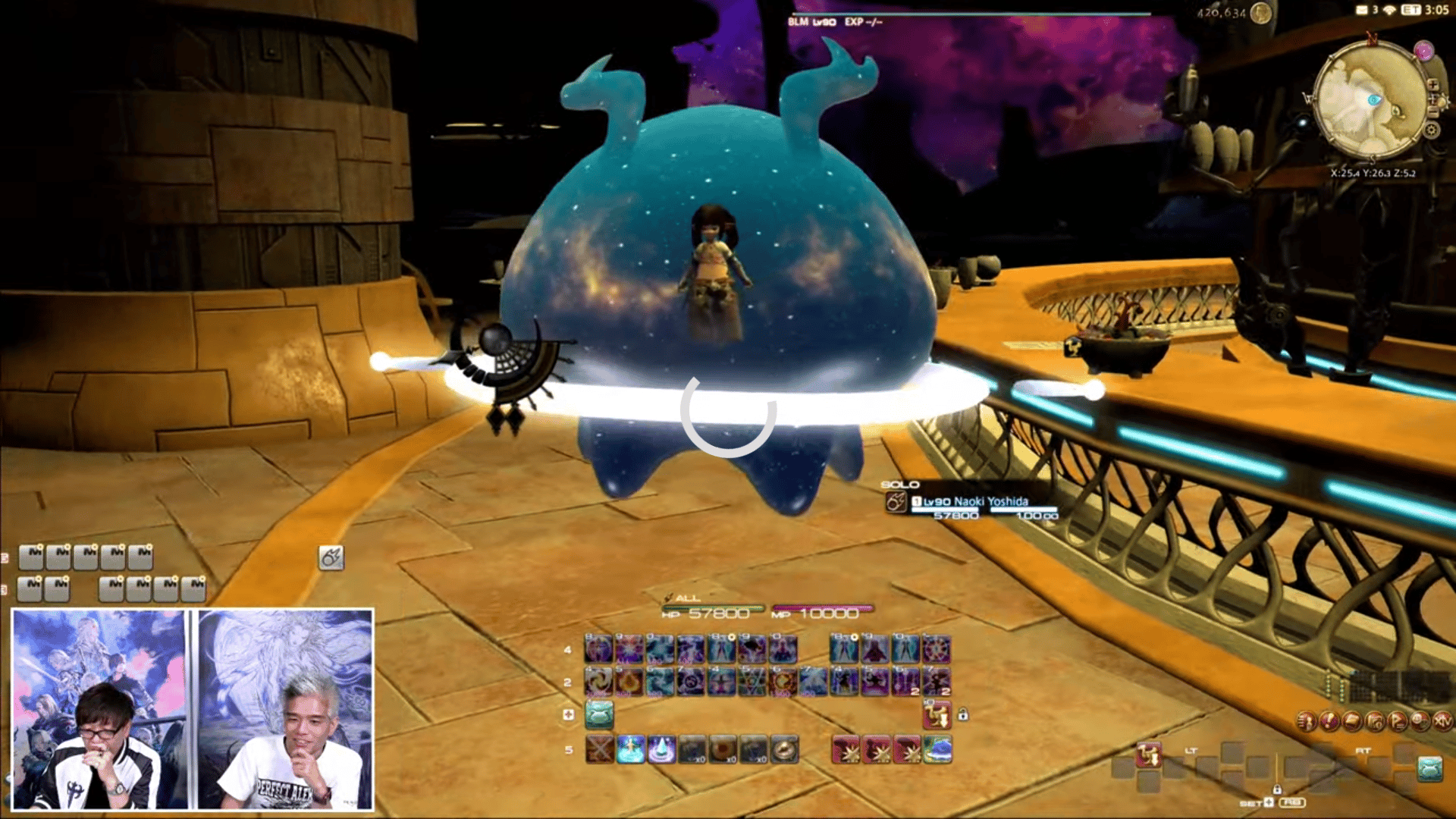Click the journal icon in the system menu row
Viewport: 1456px width, 819px height.
pos(1351,721)
